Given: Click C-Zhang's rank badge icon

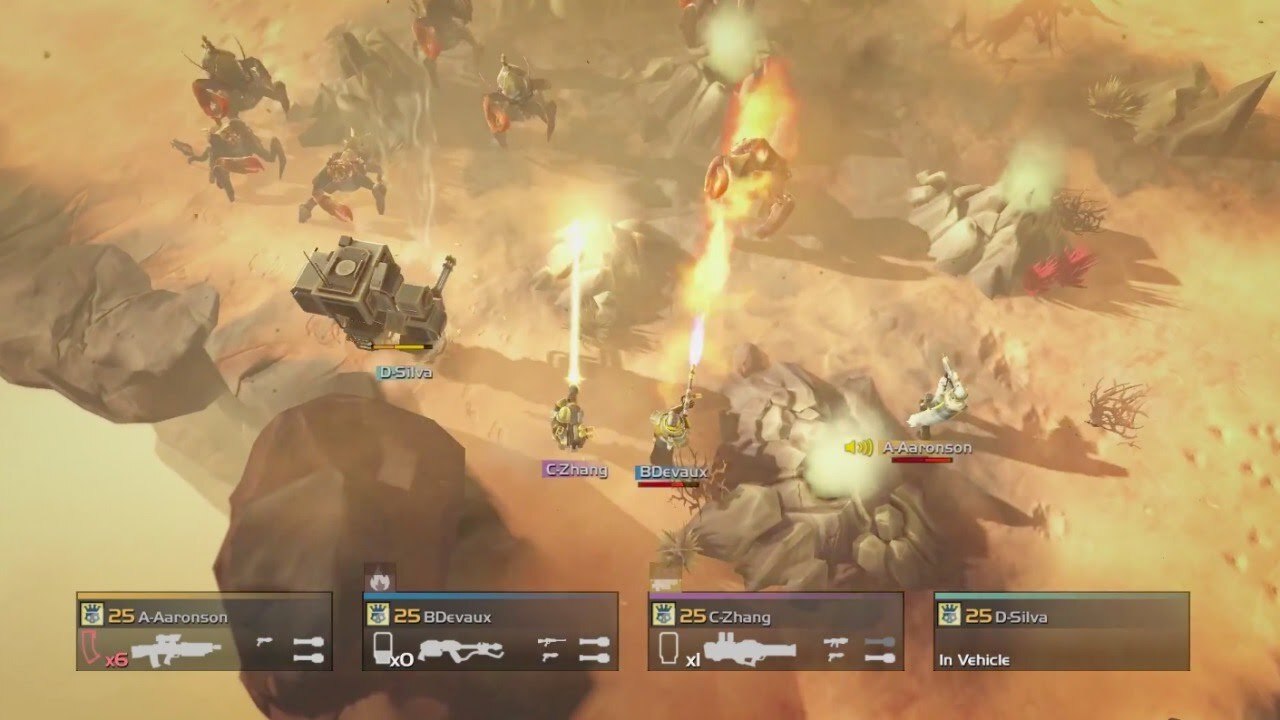Looking at the screenshot, I should [x=664, y=616].
